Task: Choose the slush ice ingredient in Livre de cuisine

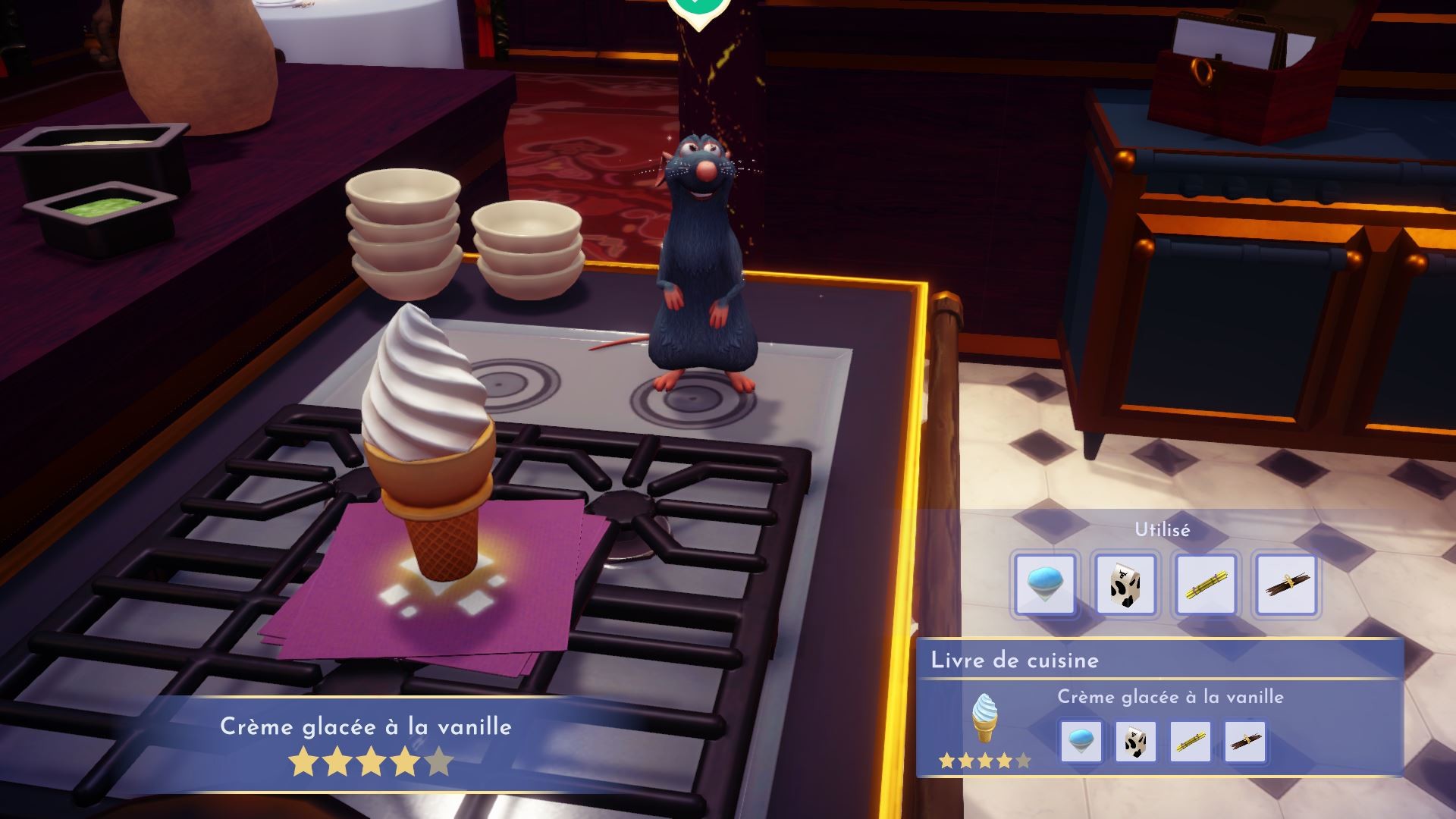Action: click(x=1081, y=741)
